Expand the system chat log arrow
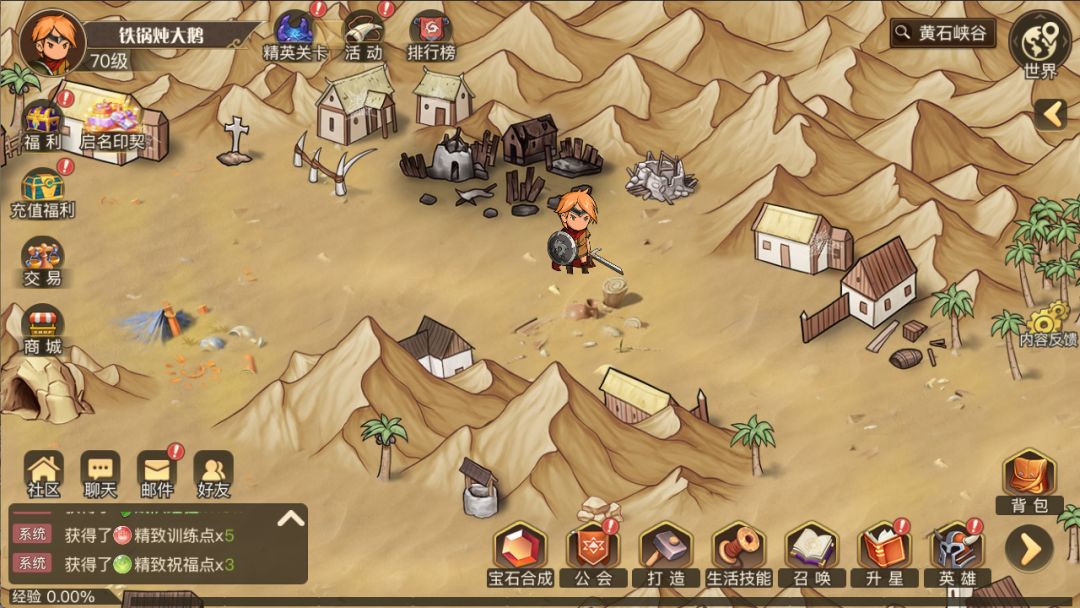This screenshot has width=1080, height=608. tap(290, 518)
